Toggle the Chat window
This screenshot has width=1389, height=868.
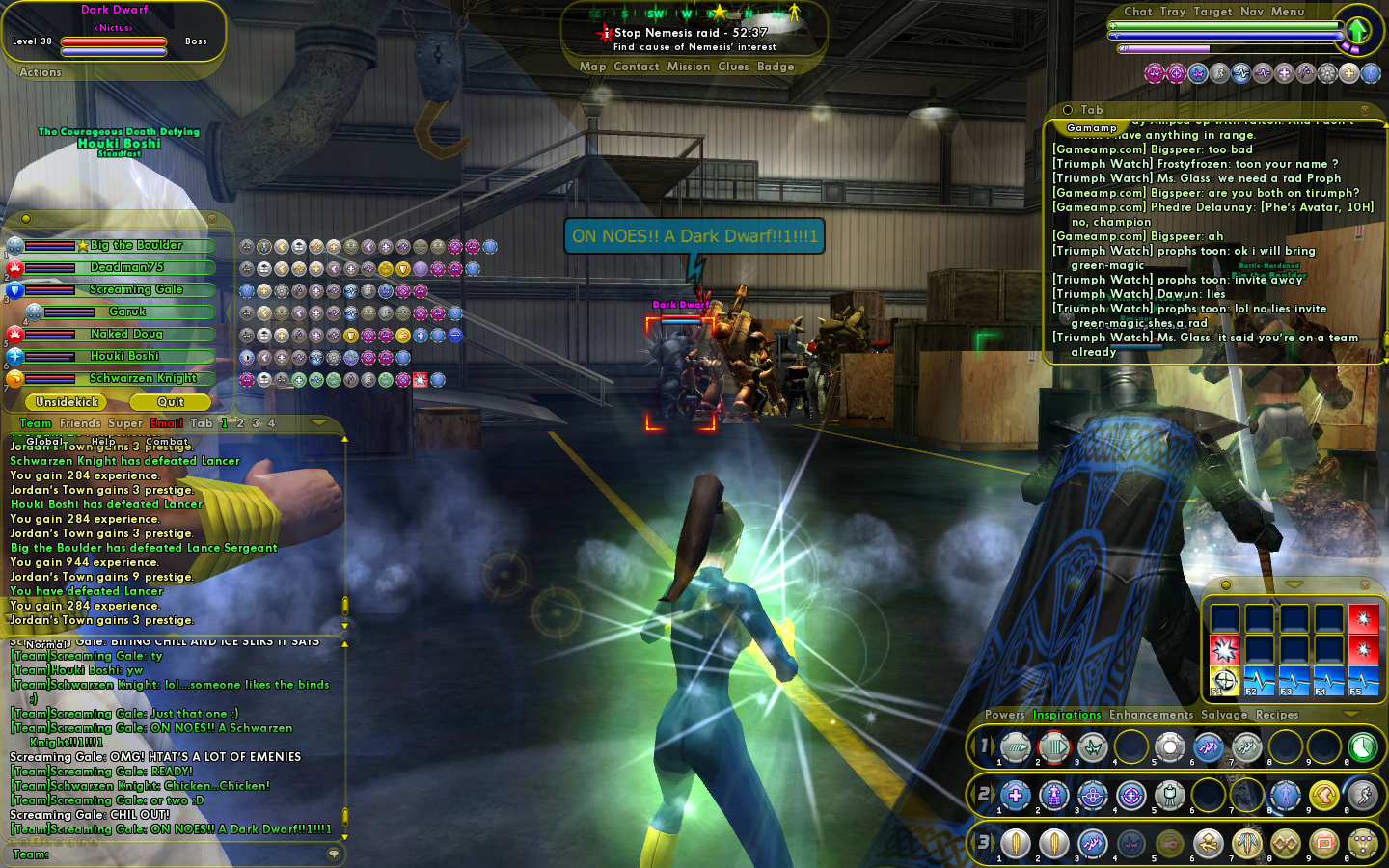click(1137, 12)
